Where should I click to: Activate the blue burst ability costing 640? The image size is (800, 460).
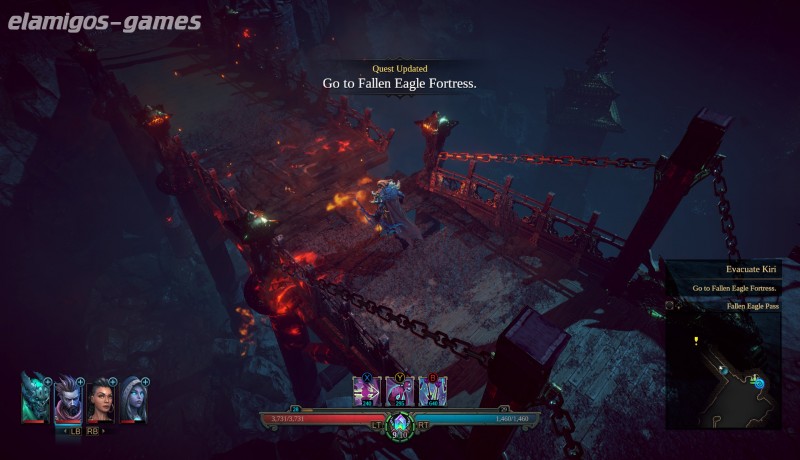click(433, 391)
